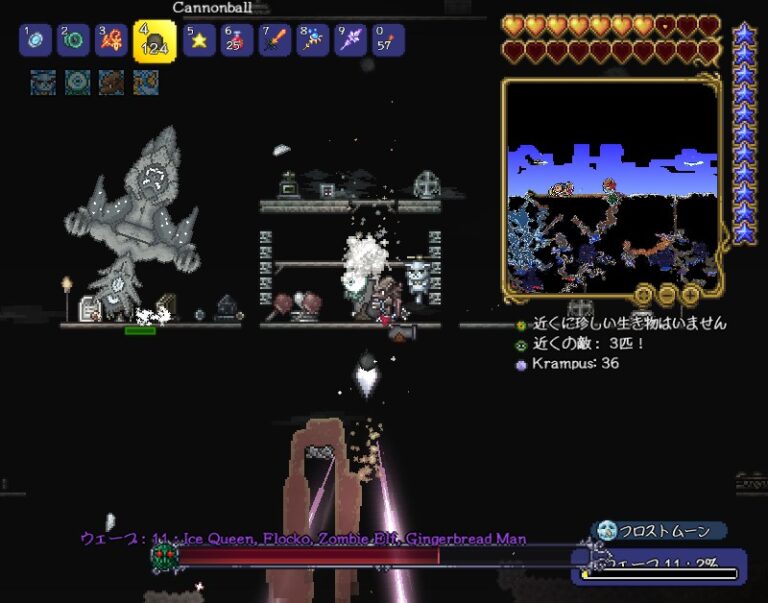Viewport: 768px width, 603px height.
Task: Switch to the purple weapon in slot 9
Action: point(350,41)
